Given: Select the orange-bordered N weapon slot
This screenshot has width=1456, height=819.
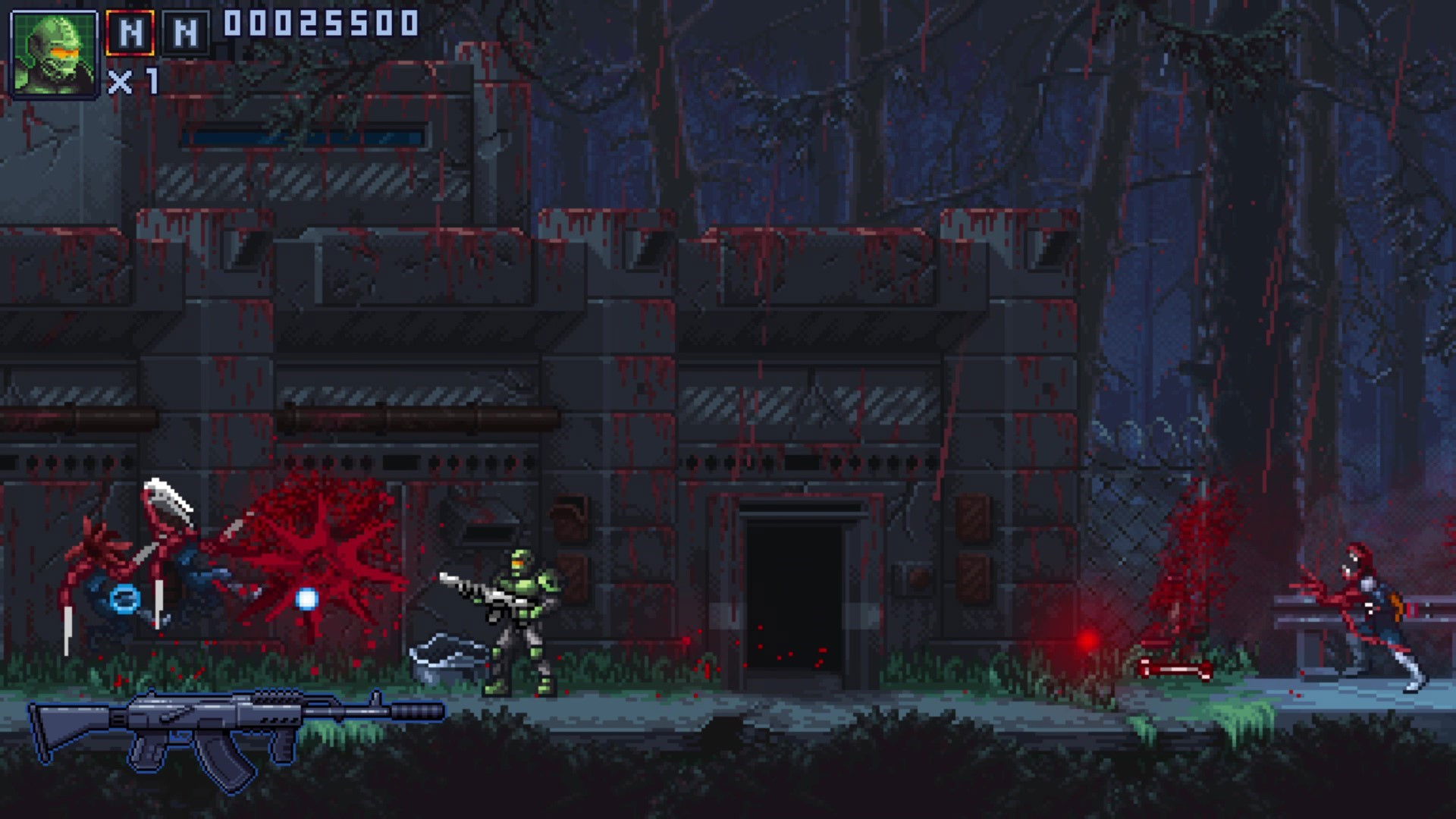Looking at the screenshot, I should 130,33.
